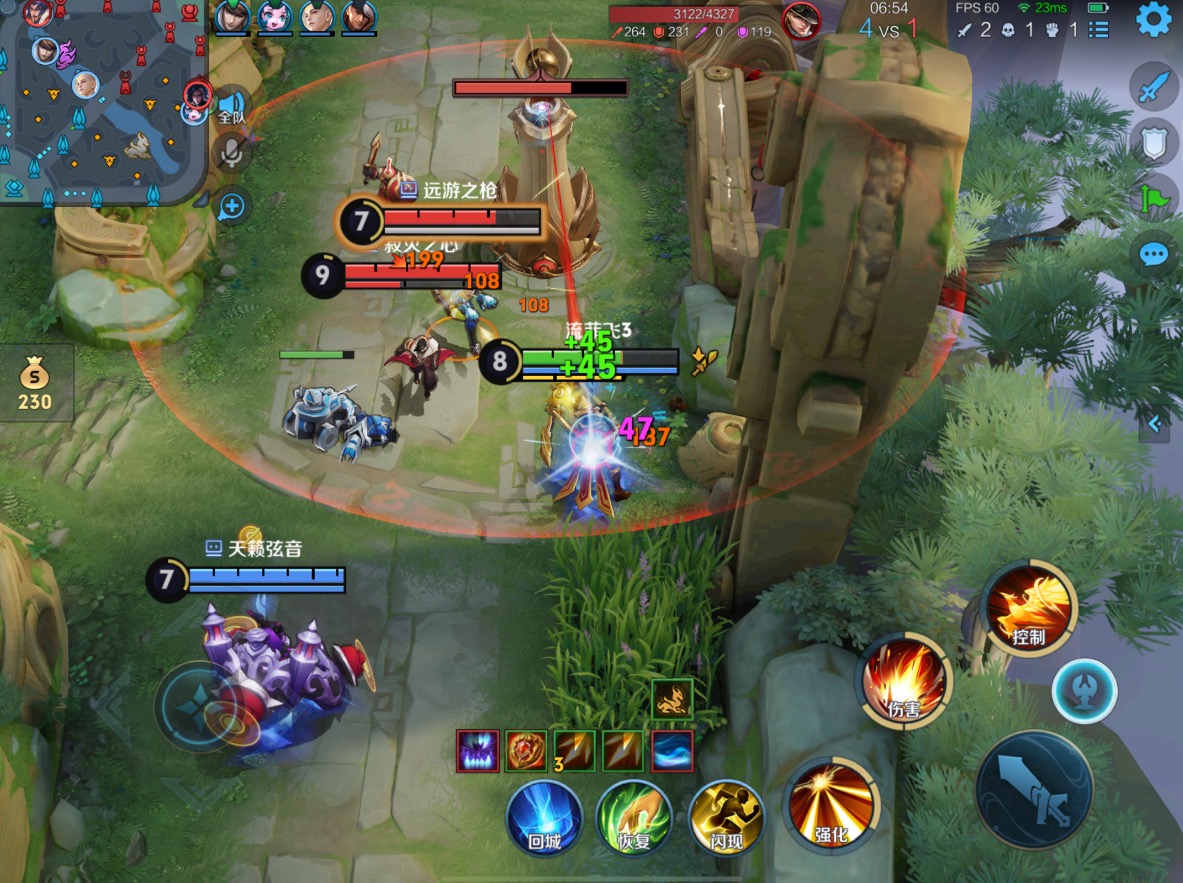The image size is (1183, 883).
Task: Click the minimap
Action: pos(100,100)
